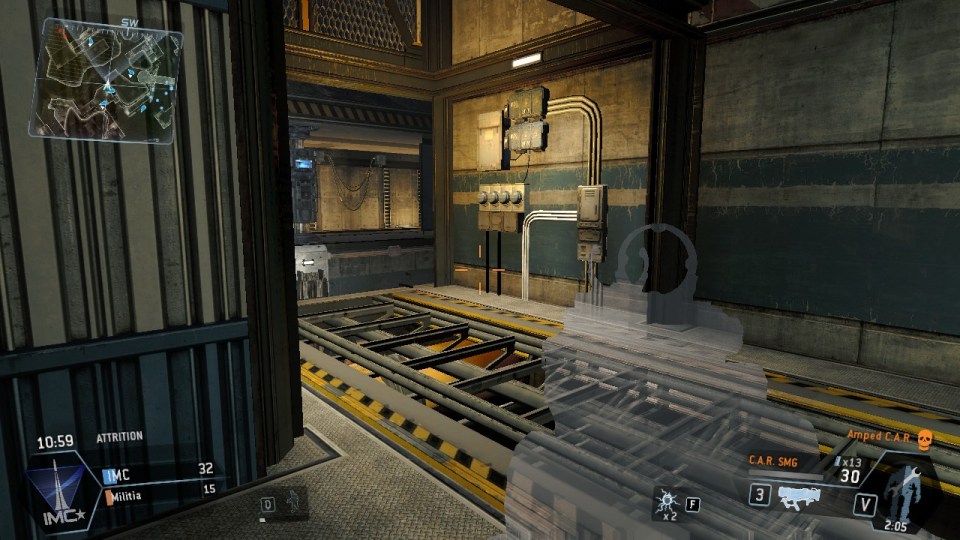Activate the pilot tactical ability icon
This screenshot has height=540, width=960.
(x=292, y=502)
